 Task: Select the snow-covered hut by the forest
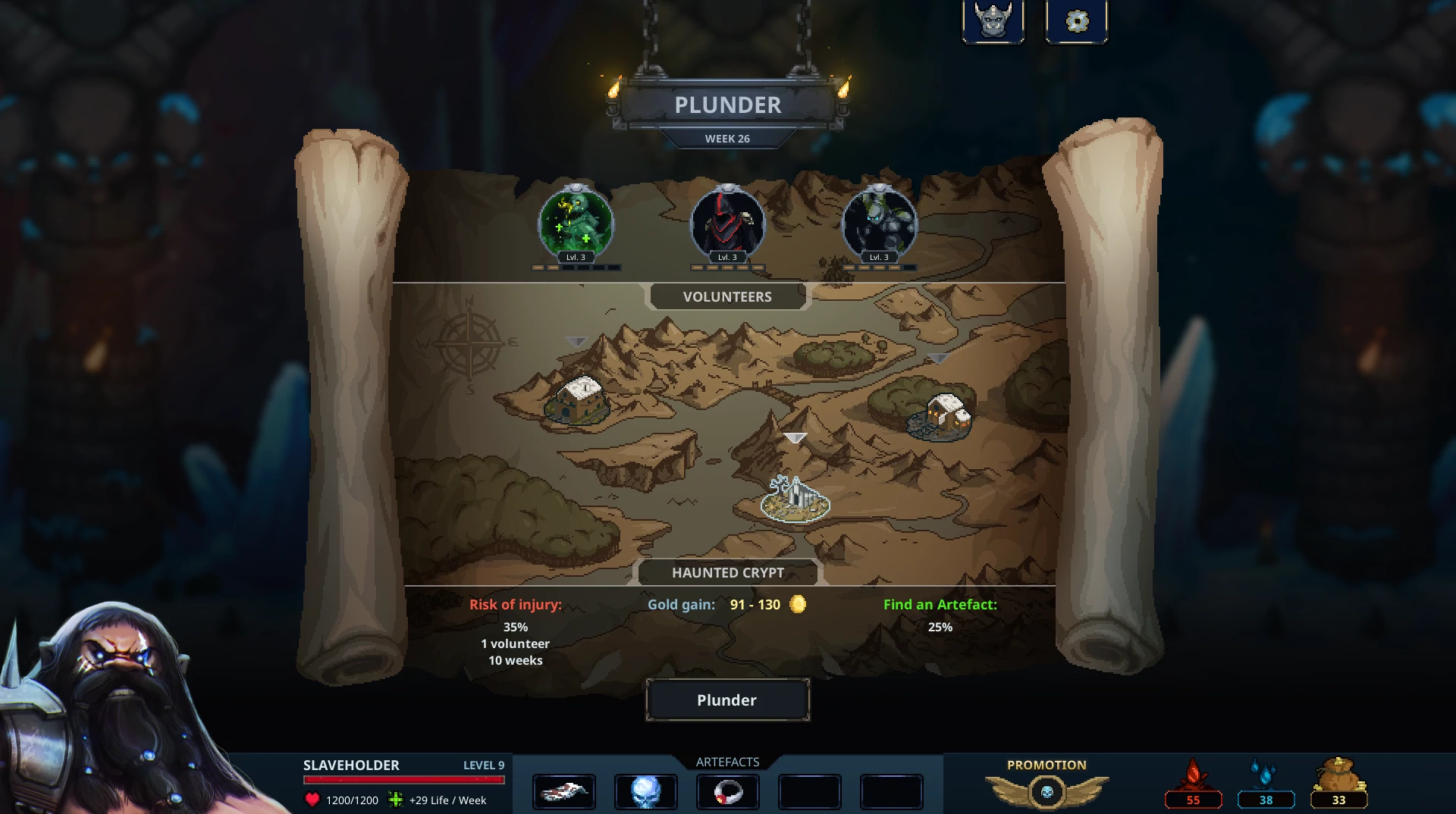click(941, 415)
